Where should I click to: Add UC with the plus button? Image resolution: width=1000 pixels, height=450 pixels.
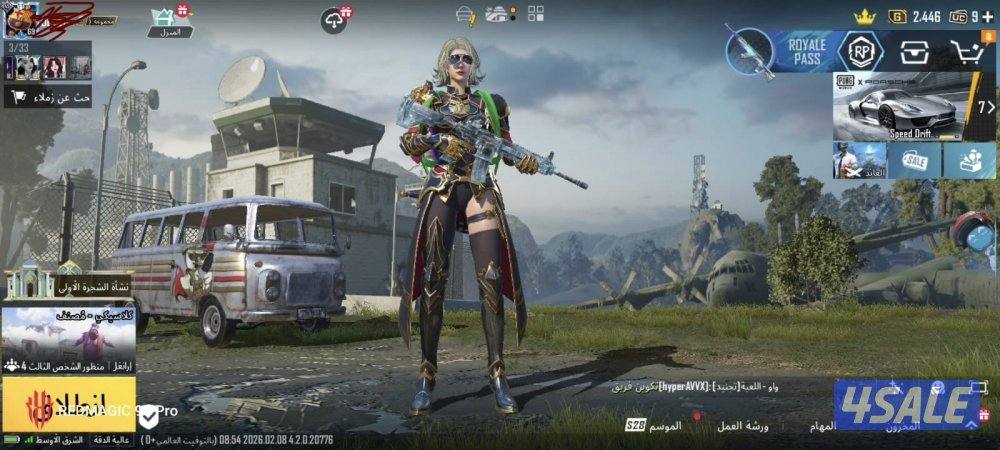988,16
